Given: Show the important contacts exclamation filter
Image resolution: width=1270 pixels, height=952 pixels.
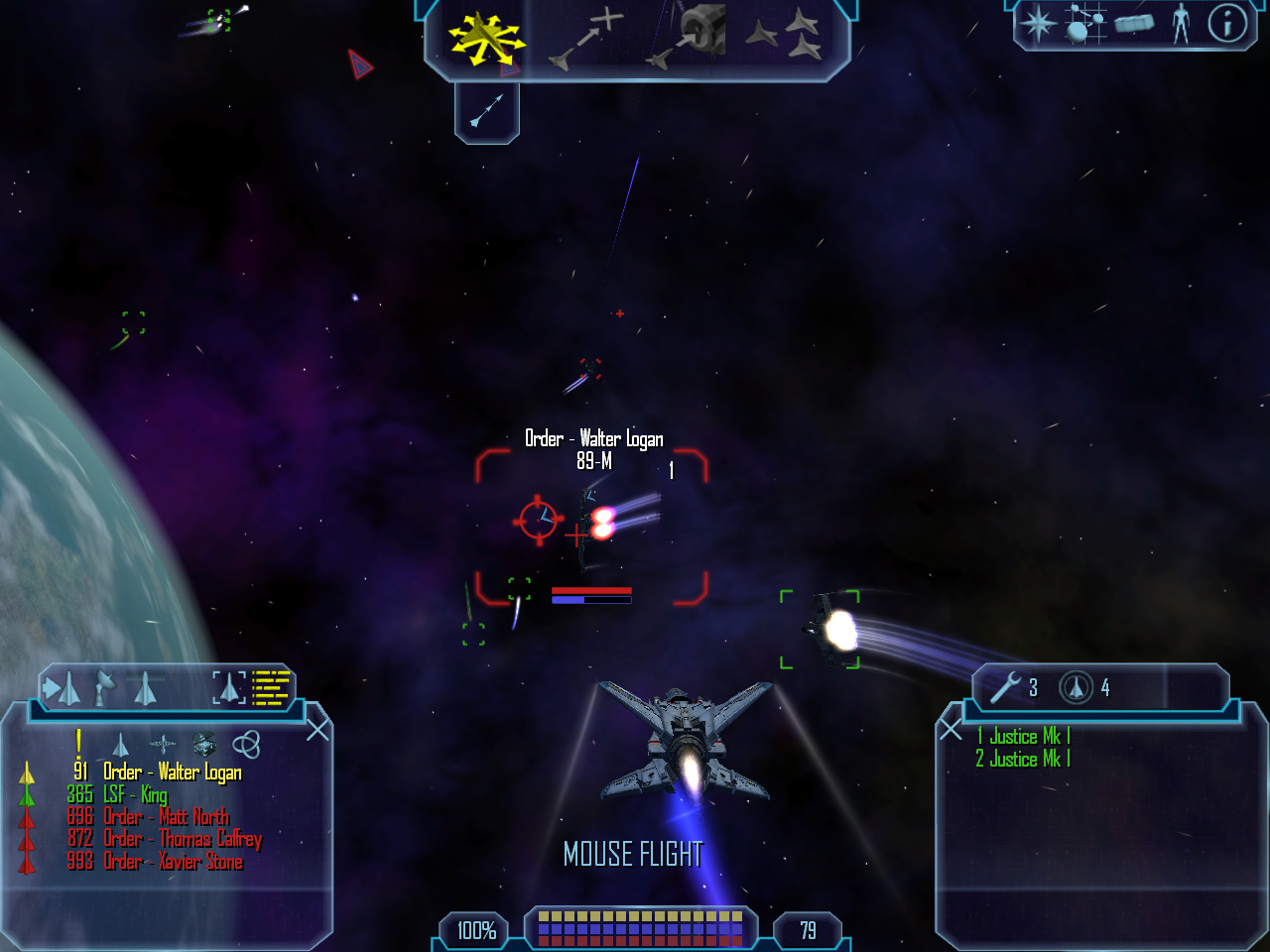Looking at the screenshot, I should 78,743.
